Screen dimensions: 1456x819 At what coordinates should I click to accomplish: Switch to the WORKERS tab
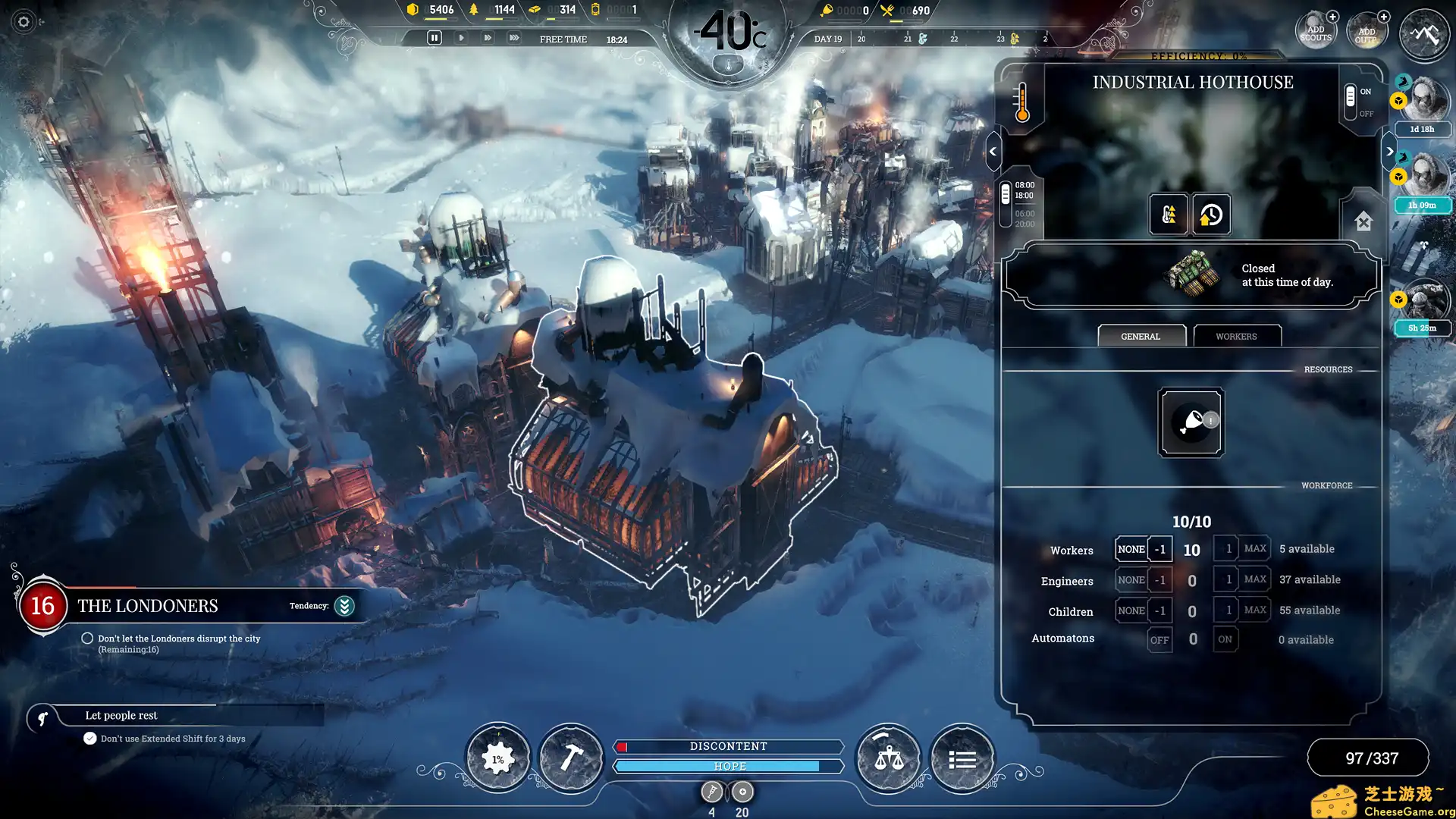coord(1237,336)
